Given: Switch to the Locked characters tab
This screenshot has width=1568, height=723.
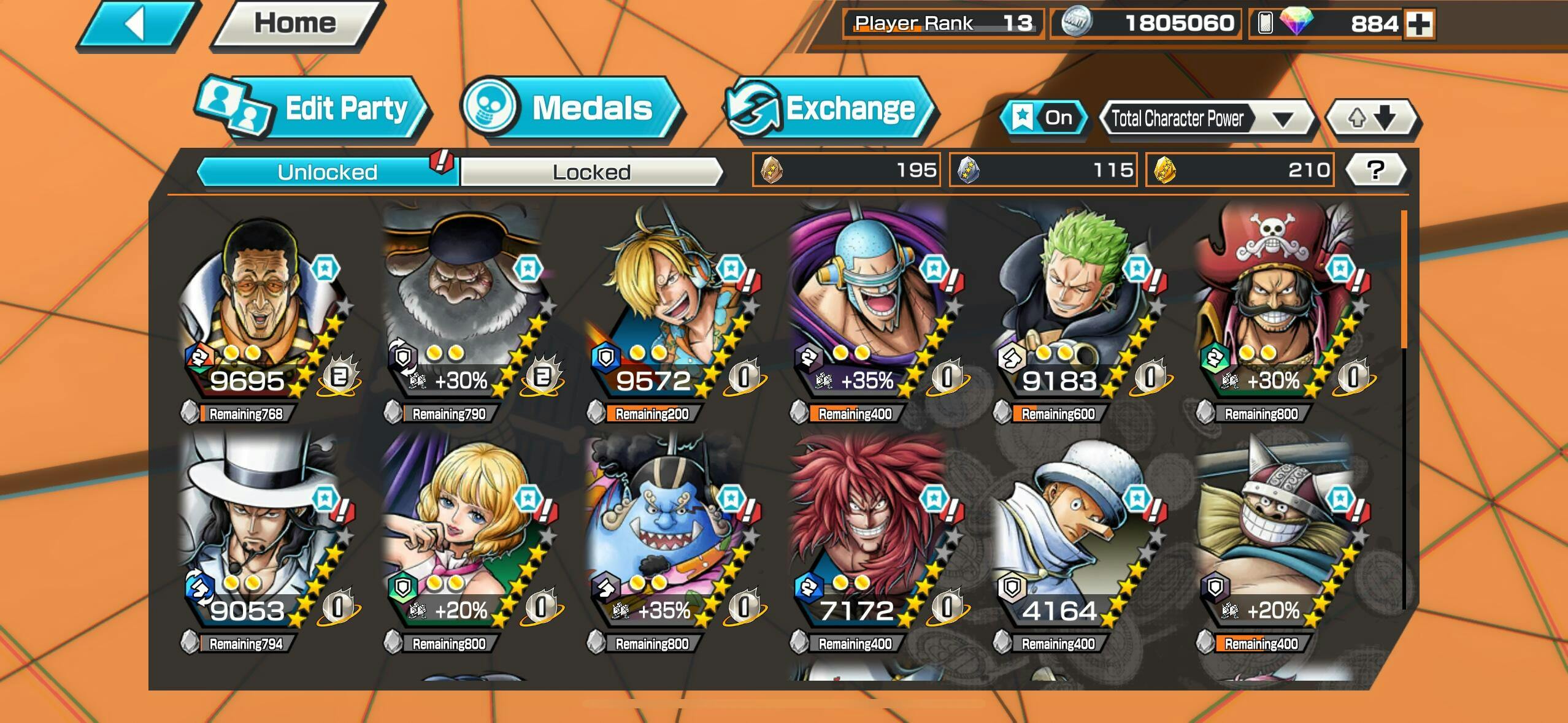Looking at the screenshot, I should tap(591, 172).
